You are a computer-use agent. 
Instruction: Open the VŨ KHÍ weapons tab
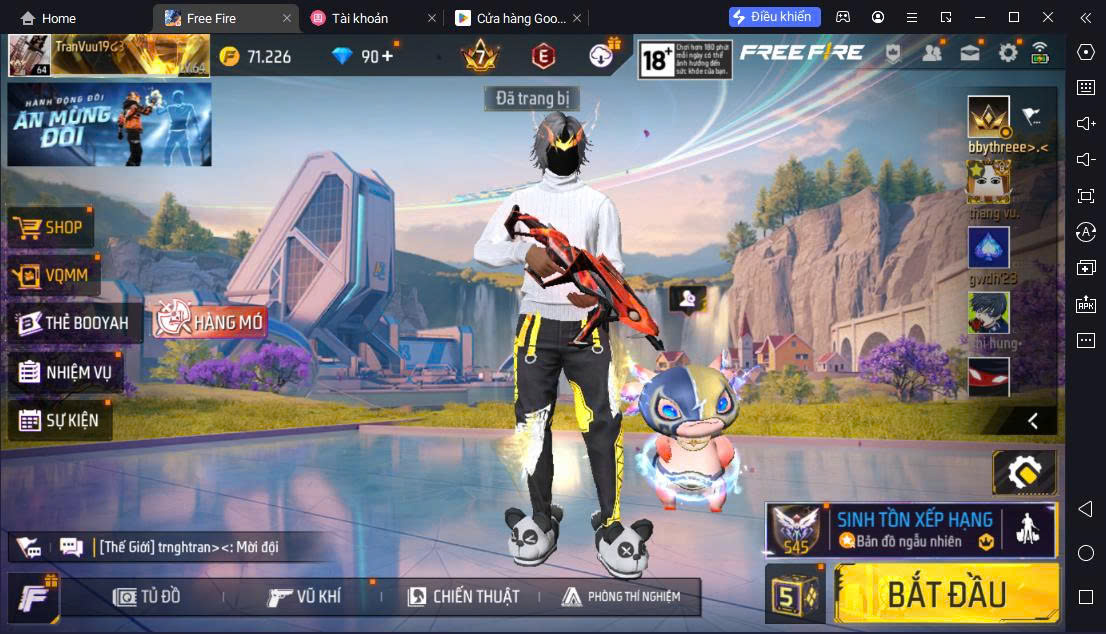pyautogui.click(x=304, y=597)
